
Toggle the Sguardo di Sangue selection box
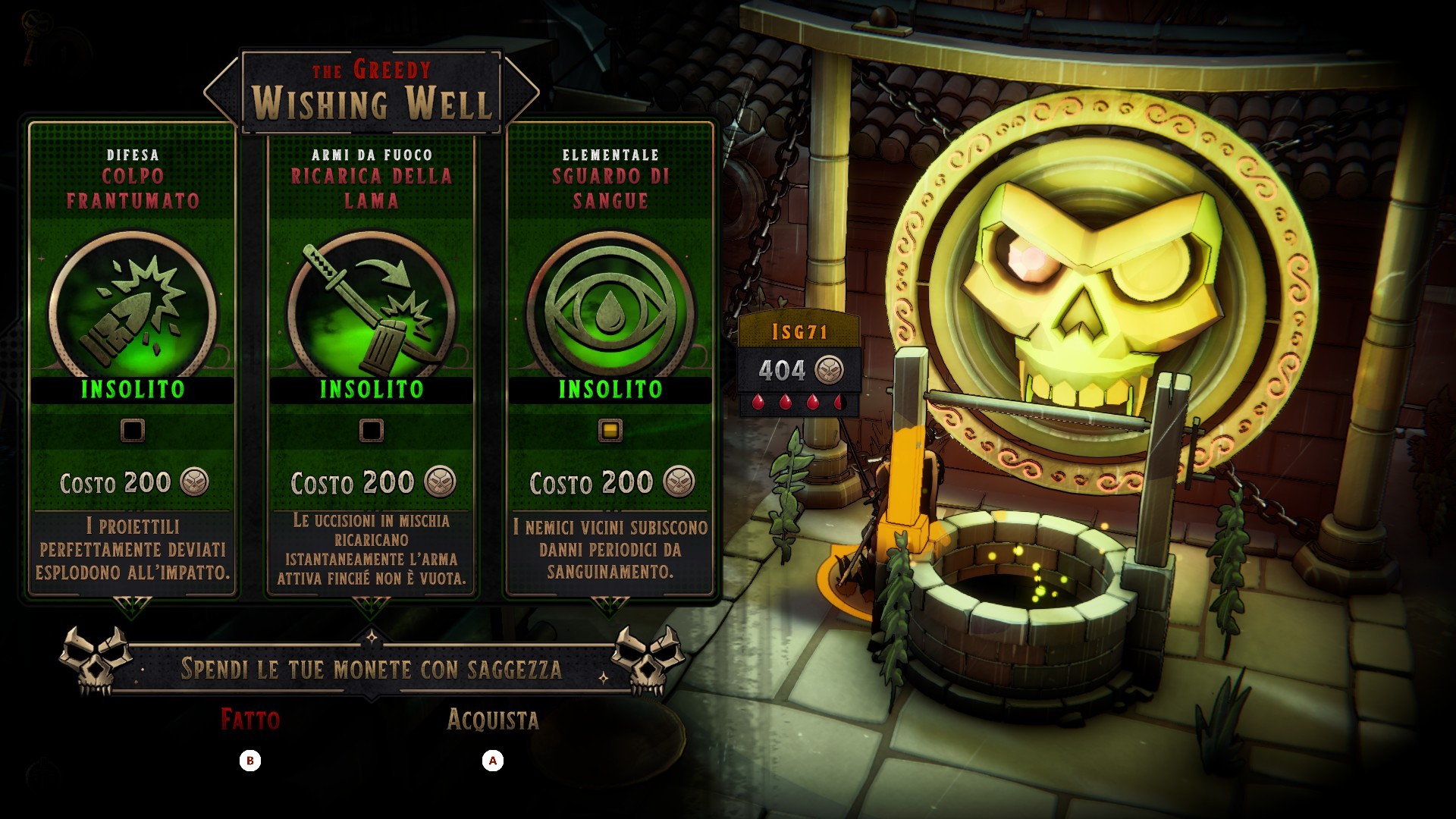610,431
